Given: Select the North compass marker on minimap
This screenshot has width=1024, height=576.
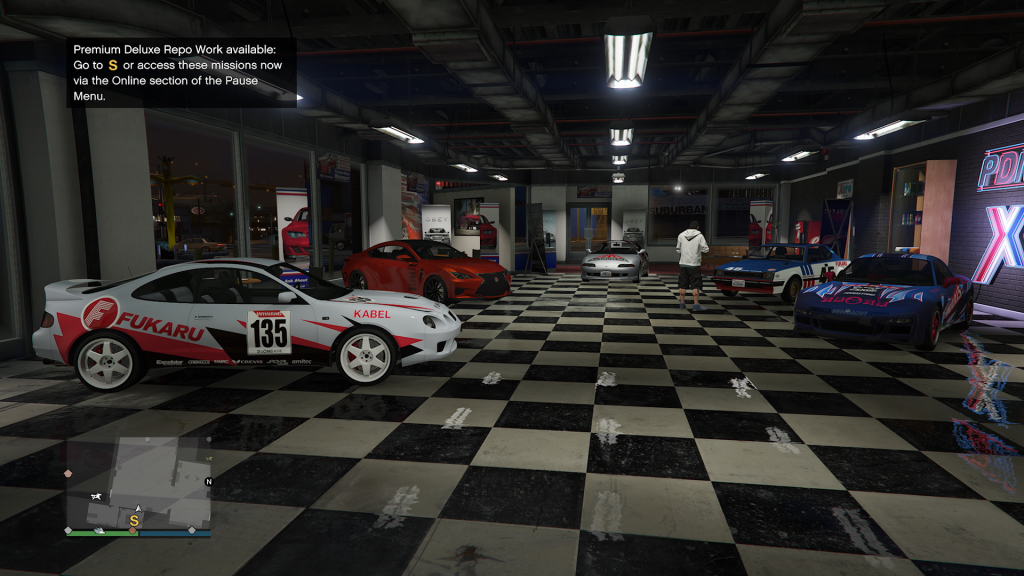Looking at the screenshot, I should pos(208,482).
